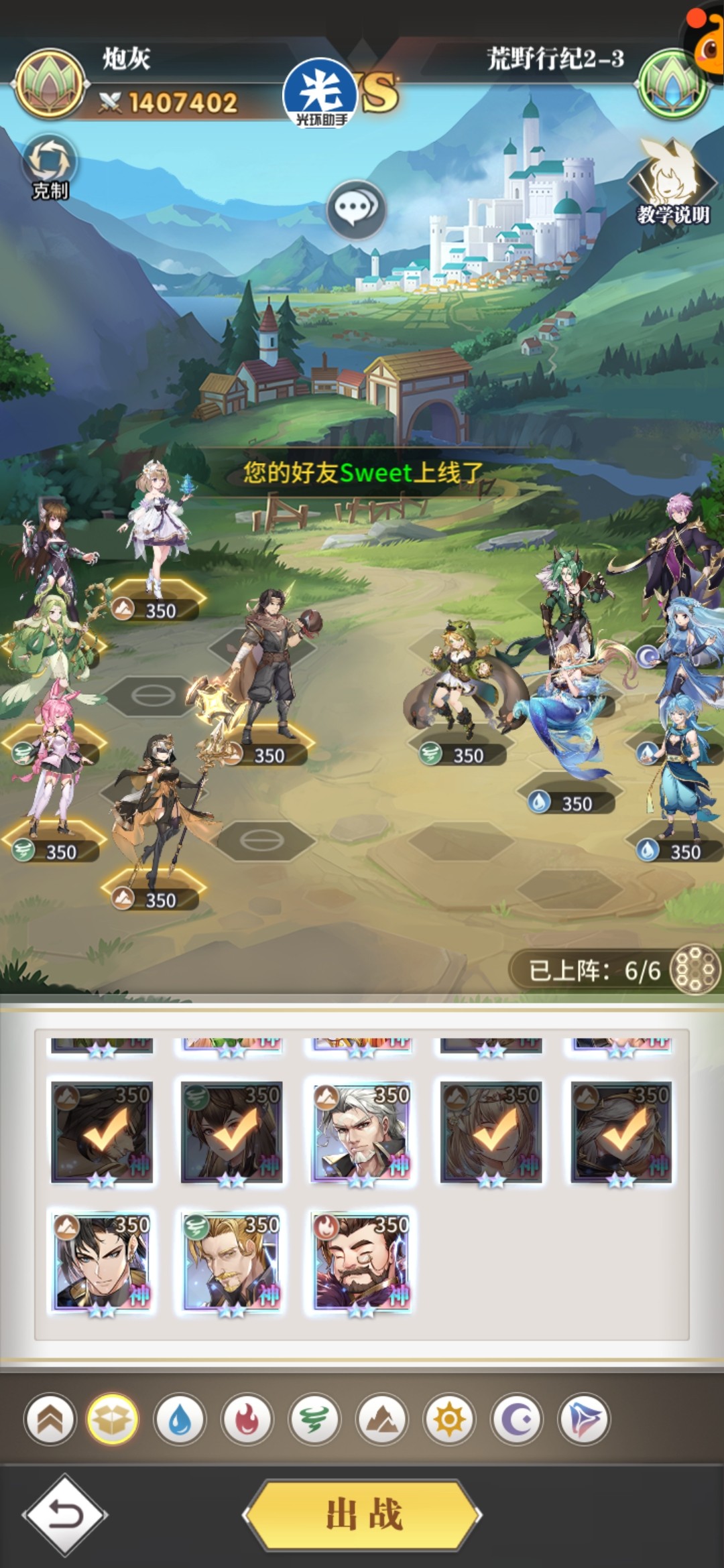
Task: Open the 教学说明 tutorial guide
Action: coord(672,182)
